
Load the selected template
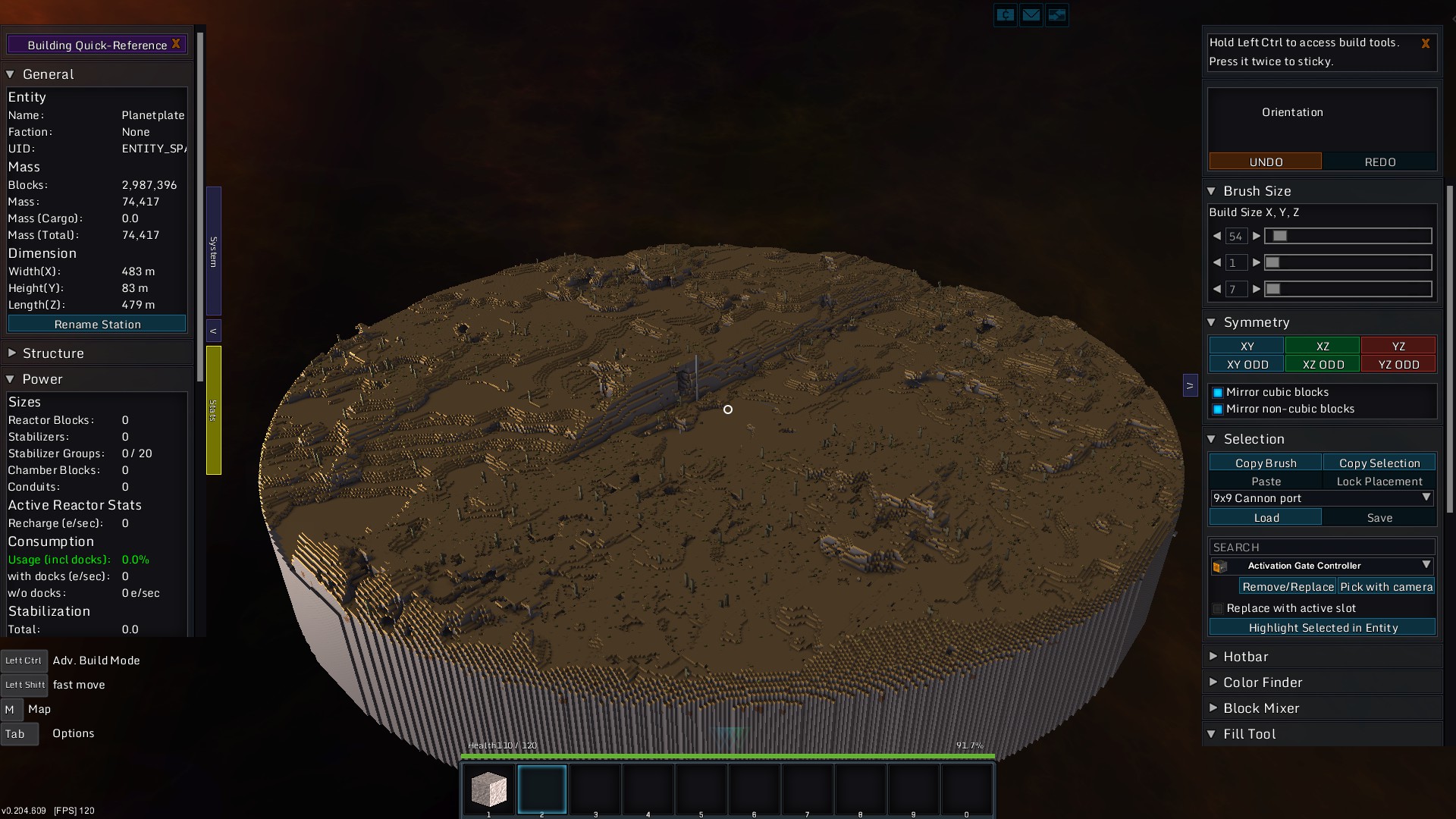tap(1265, 517)
